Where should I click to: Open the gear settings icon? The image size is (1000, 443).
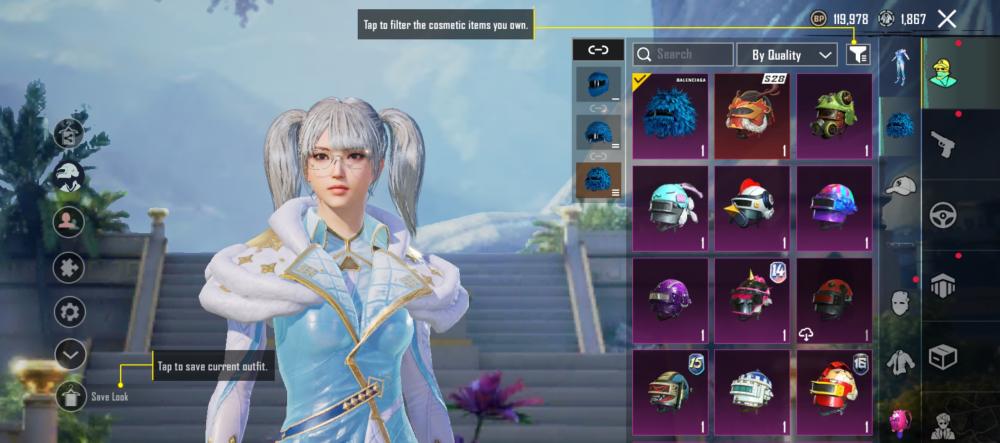[x=70, y=312]
